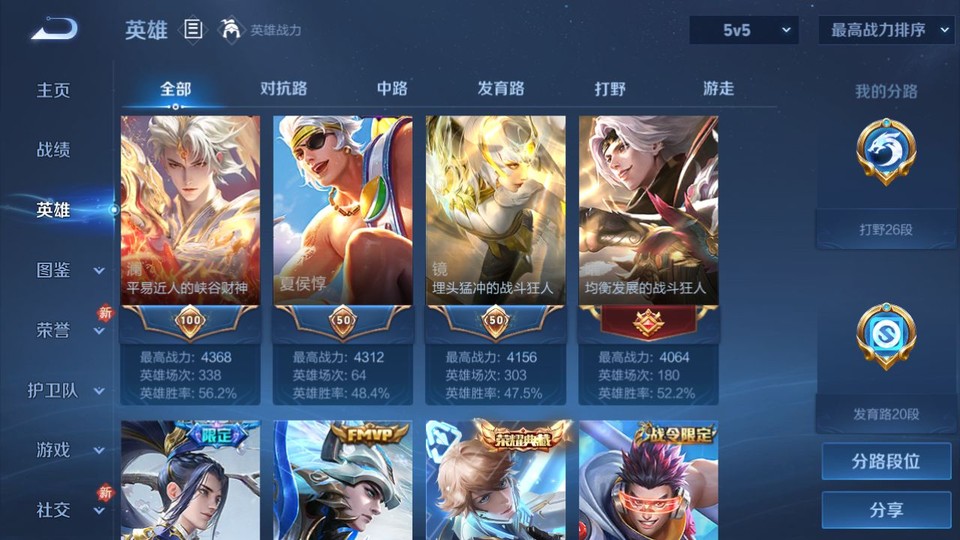Open the 主页 sidebar entry
The width and height of the screenshot is (960, 540).
pos(54,90)
